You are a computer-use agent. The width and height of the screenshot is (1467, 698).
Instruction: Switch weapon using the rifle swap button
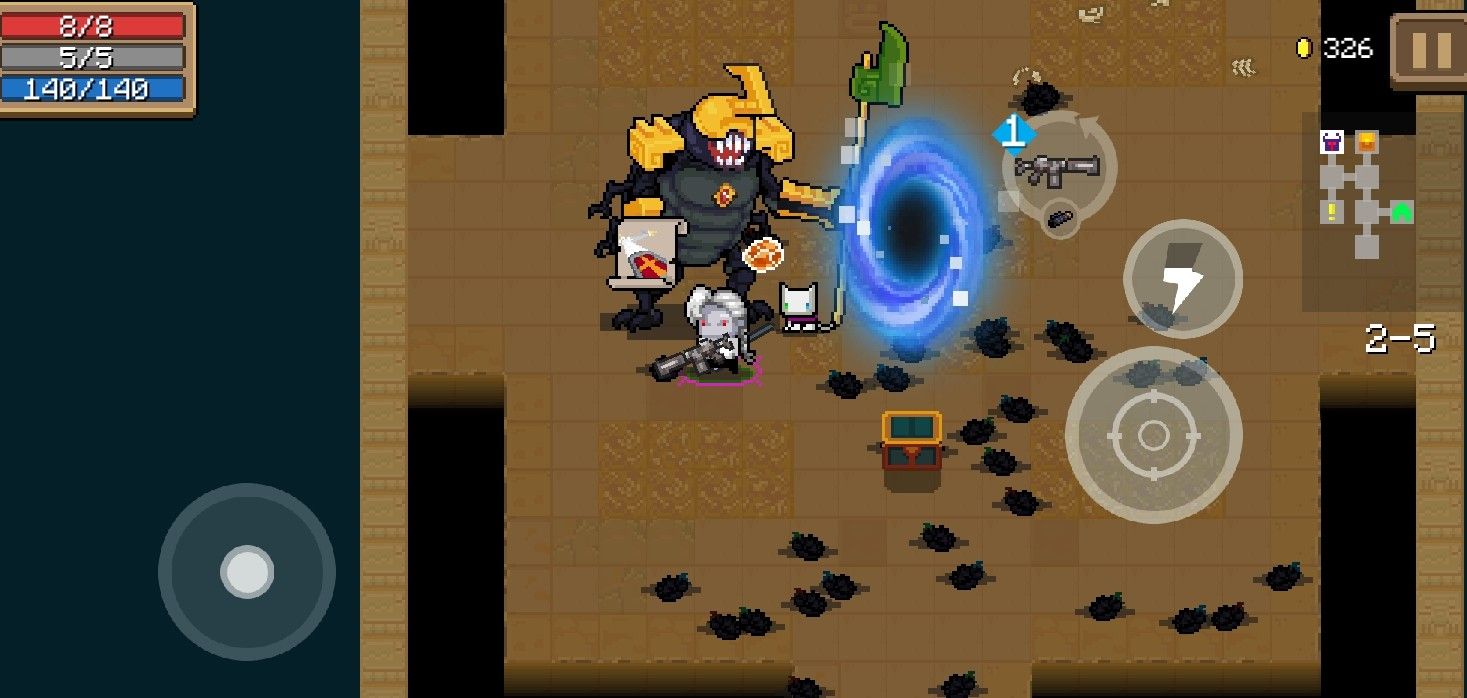click(1058, 167)
